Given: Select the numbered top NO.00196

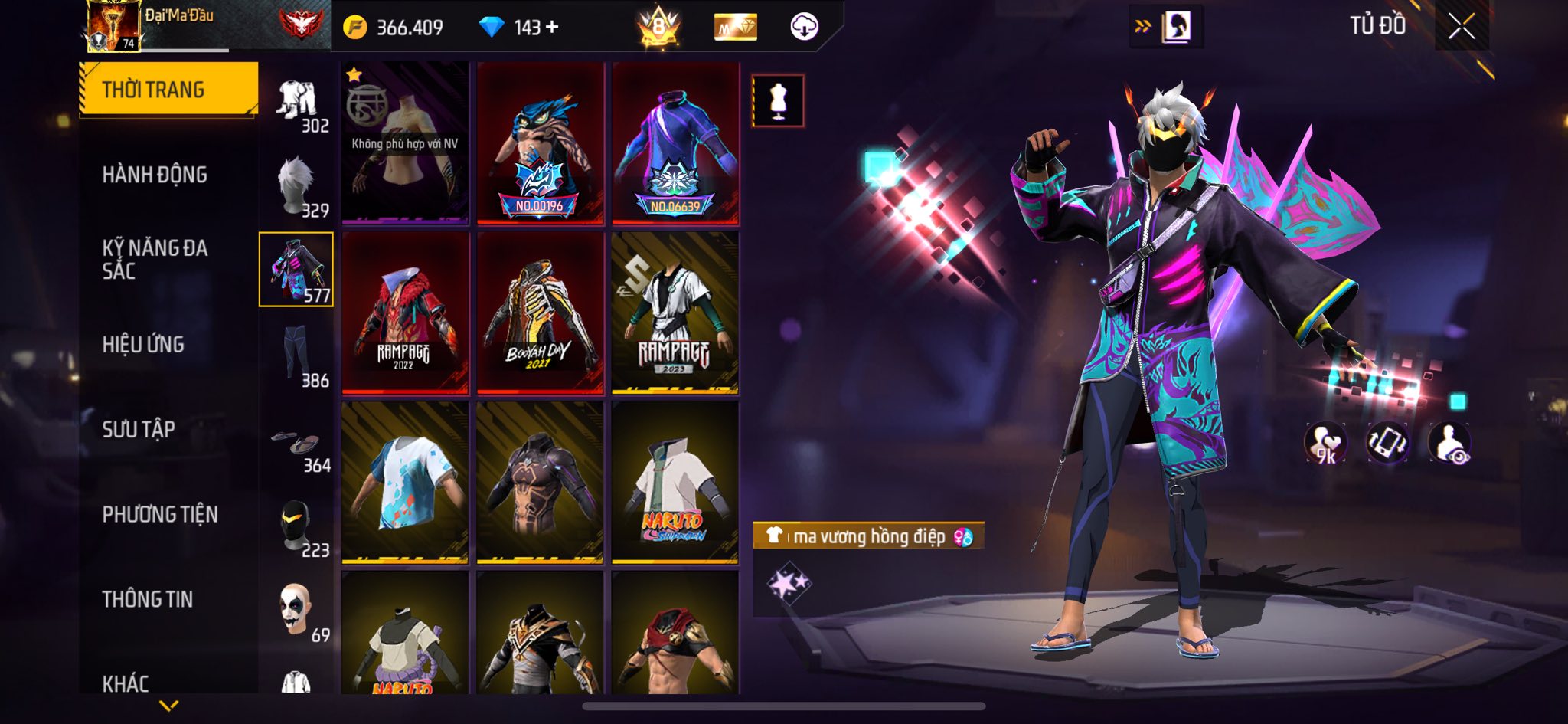Looking at the screenshot, I should [x=540, y=144].
